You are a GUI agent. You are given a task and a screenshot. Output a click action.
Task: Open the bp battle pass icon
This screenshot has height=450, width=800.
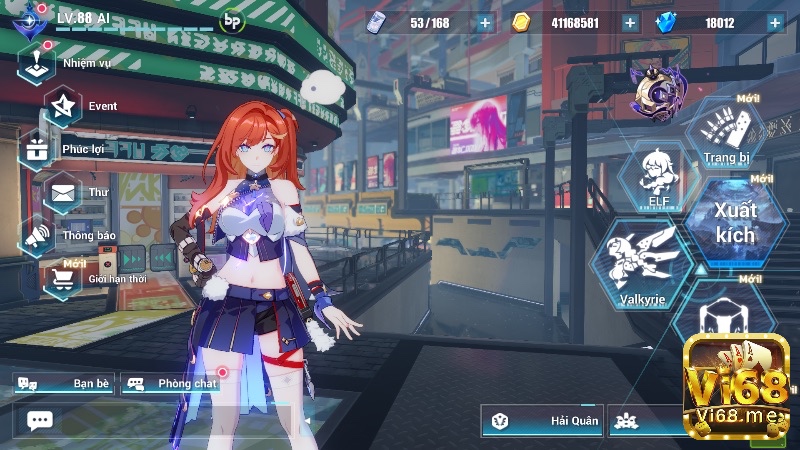pos(232,20)
